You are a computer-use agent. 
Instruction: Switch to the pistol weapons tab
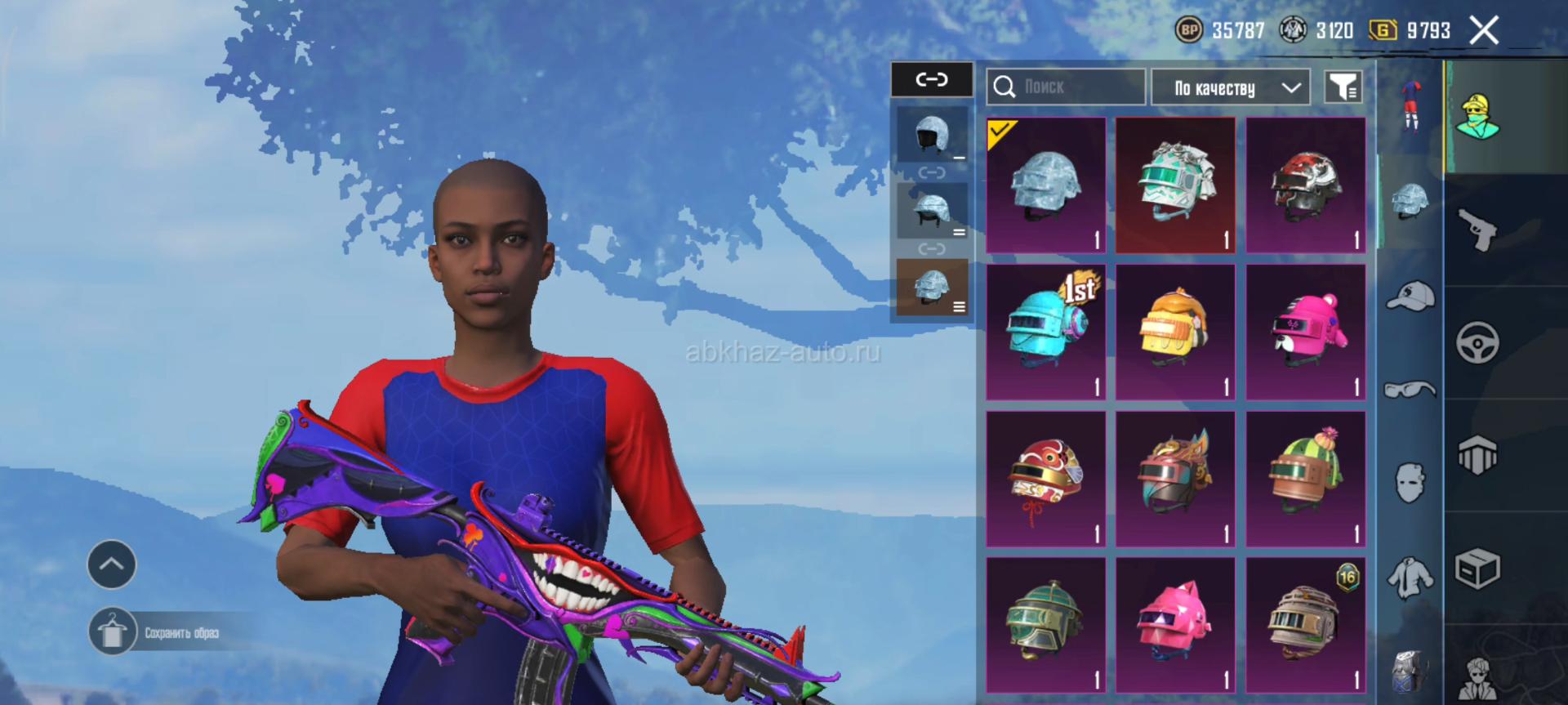(x=1478, y=230)
